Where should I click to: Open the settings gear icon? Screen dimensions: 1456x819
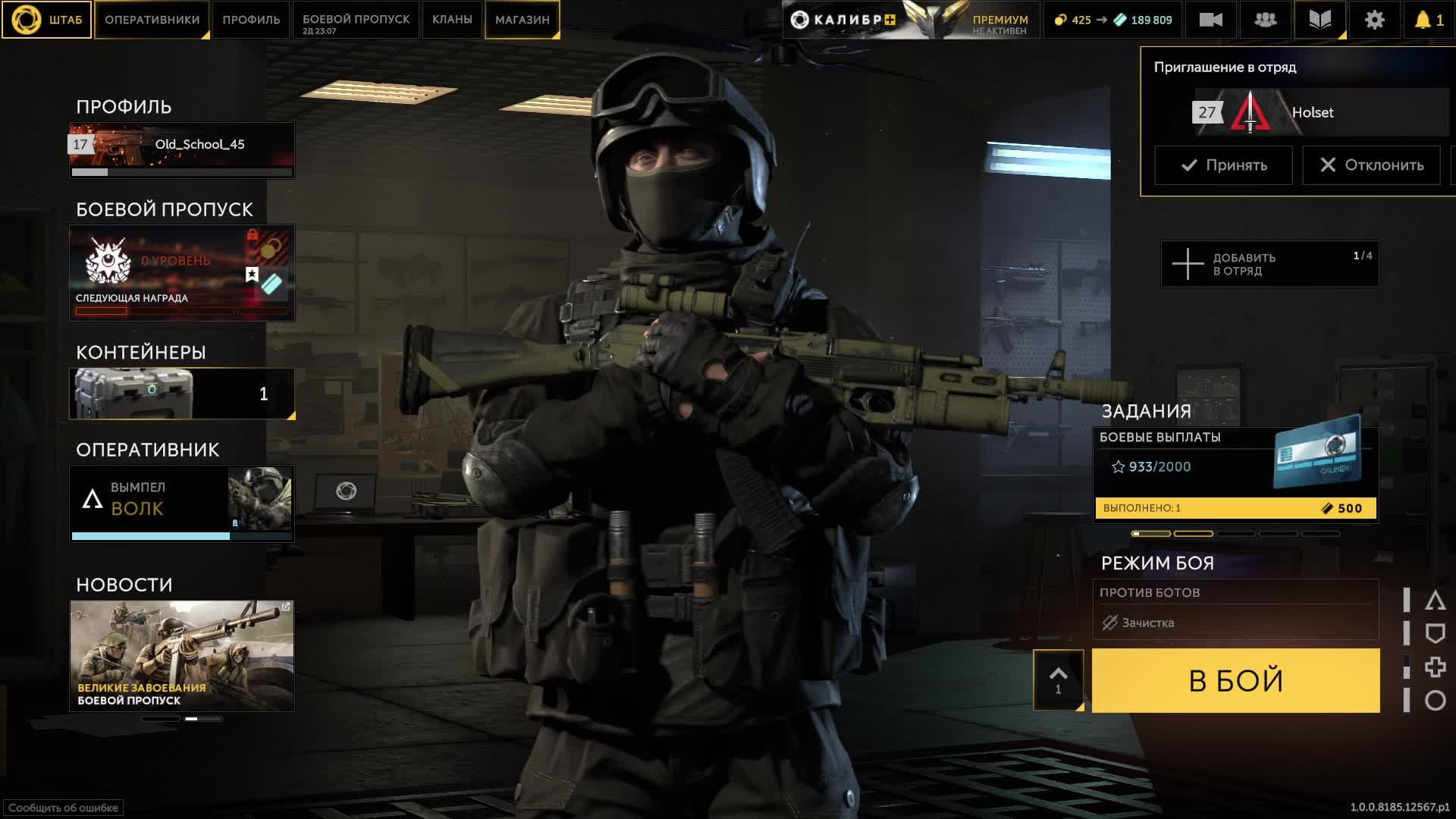click(x=1374, y=20)
